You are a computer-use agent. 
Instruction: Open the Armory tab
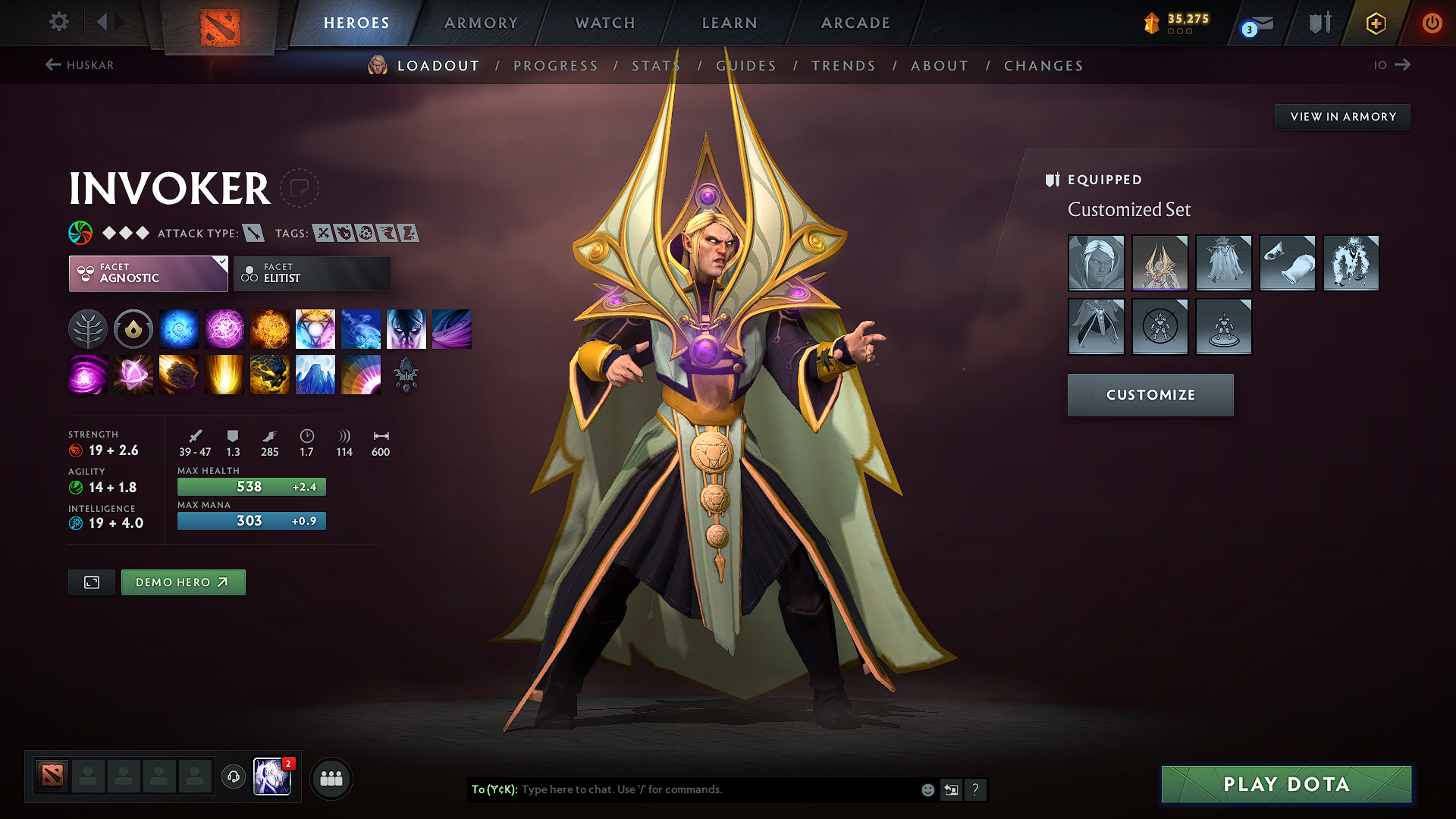pos(481,23)
